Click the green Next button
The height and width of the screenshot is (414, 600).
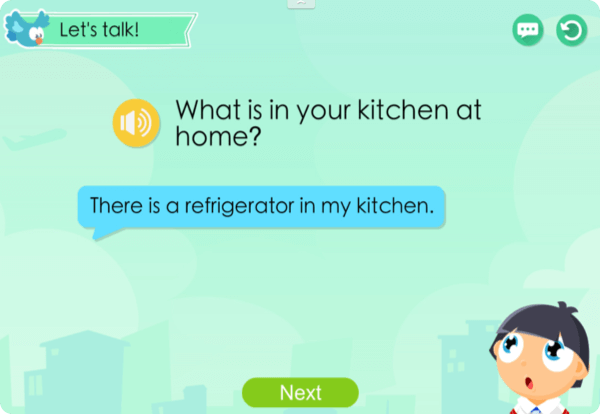point(300,392)
